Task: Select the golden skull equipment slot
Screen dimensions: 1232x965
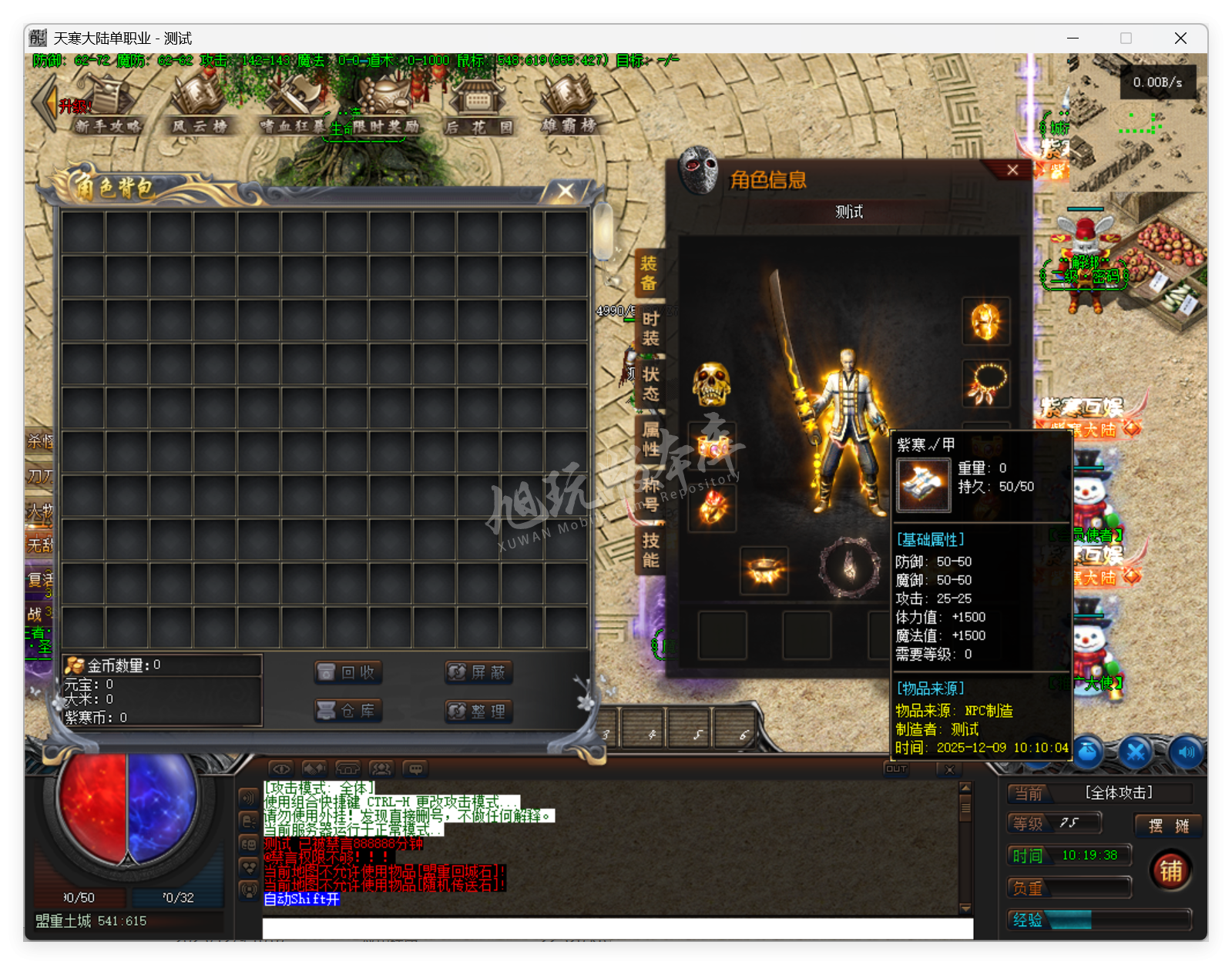Action: 711,384
